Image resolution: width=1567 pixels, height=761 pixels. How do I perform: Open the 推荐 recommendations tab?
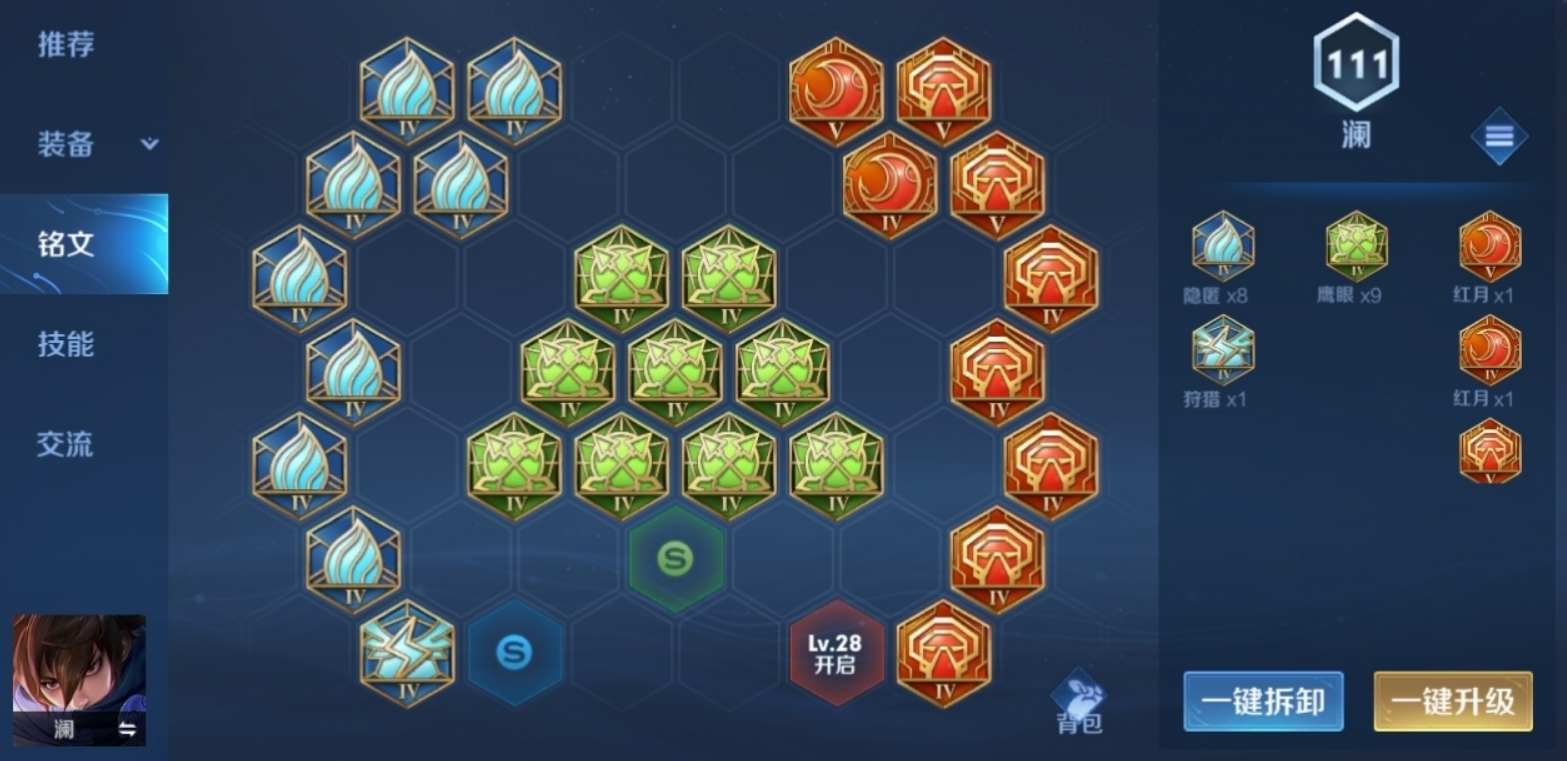click(66, 45)
